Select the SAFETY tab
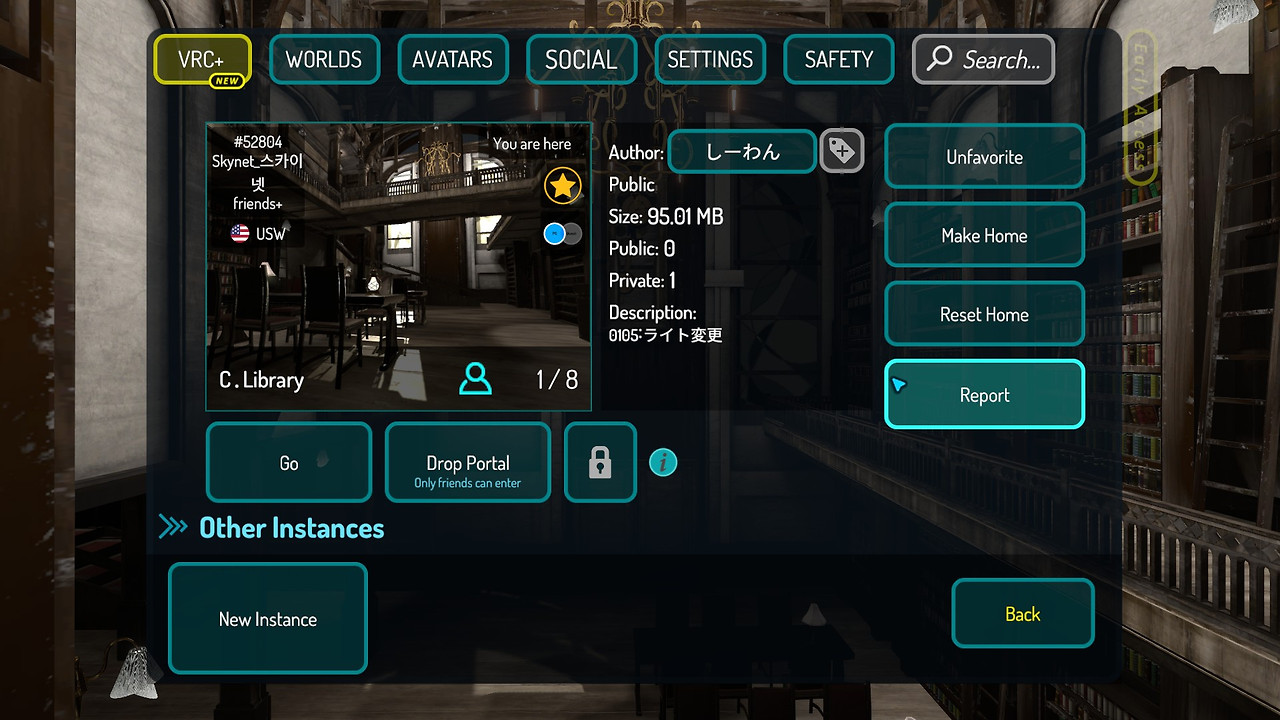Viewport: 1280px width, 720px height. [838, 59]
